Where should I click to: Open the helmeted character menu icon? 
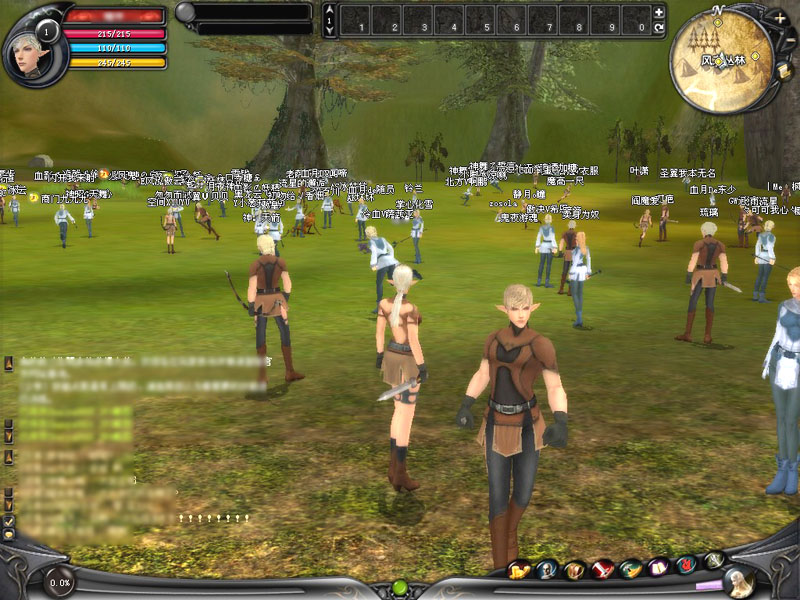click(547, 570)
